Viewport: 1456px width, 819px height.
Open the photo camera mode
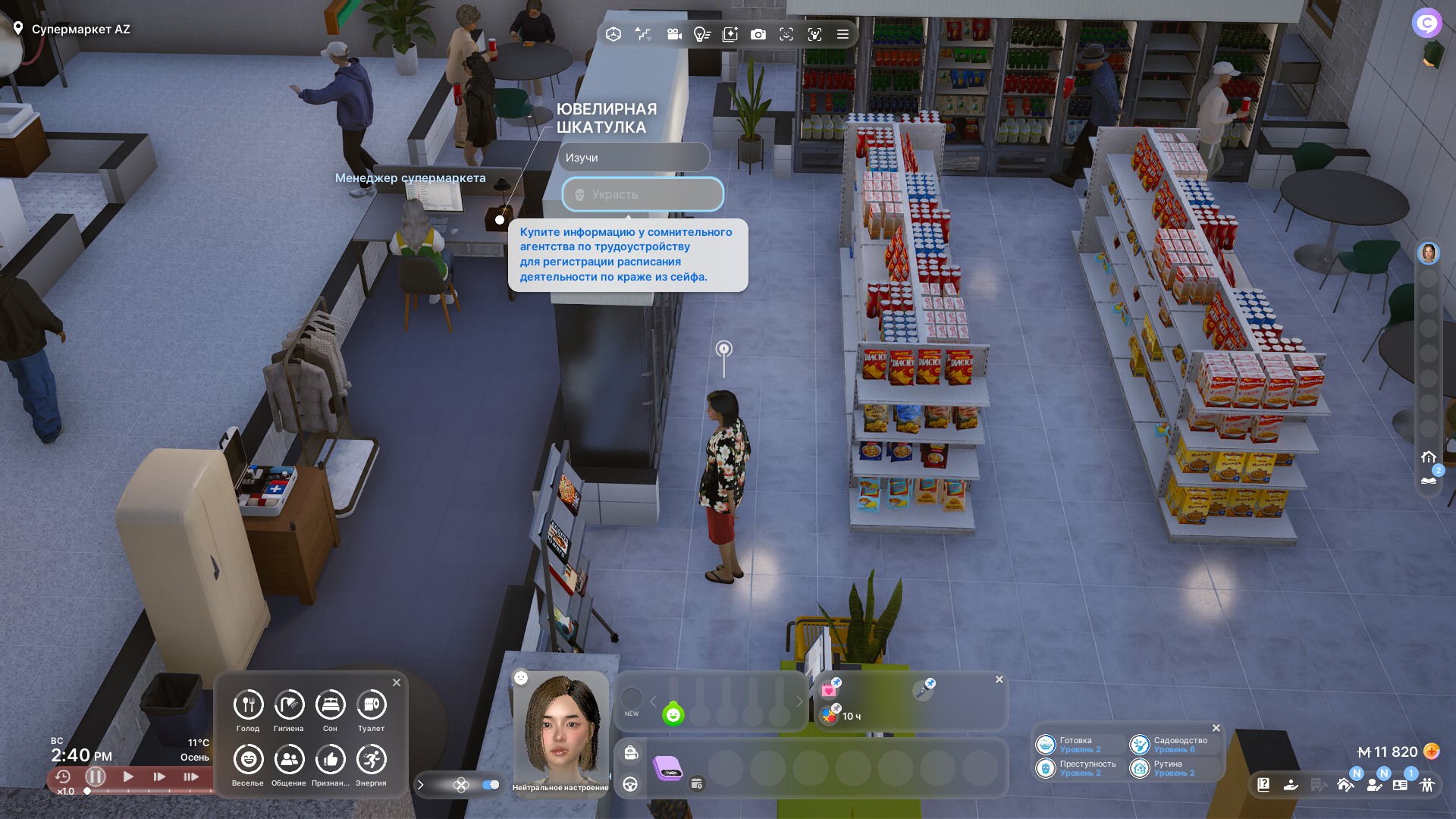(x=758, y=34)
